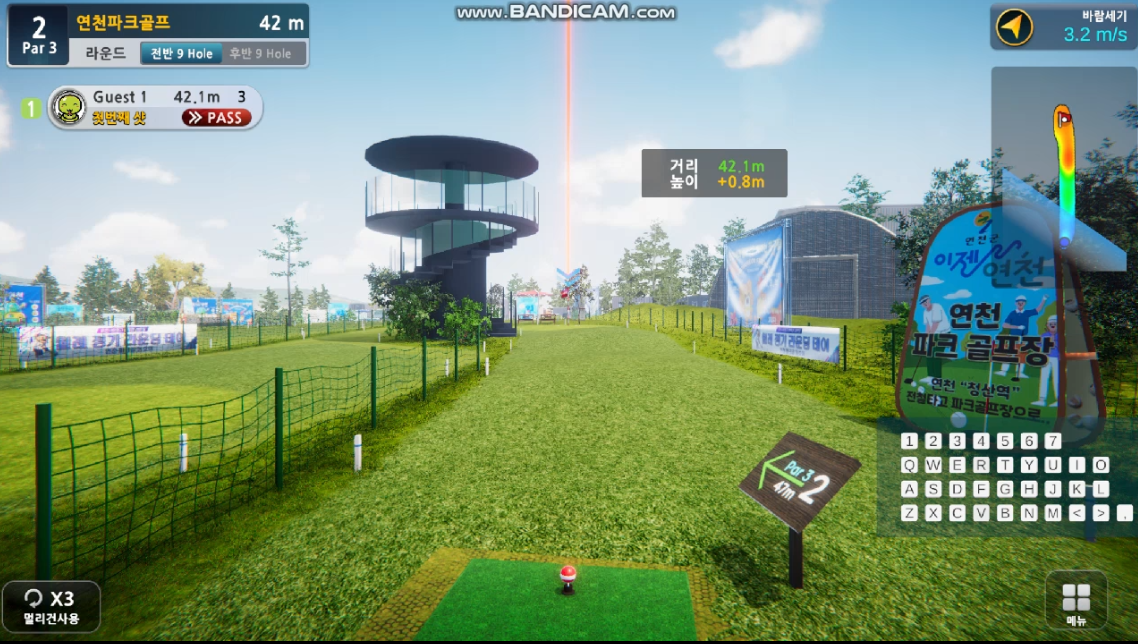Click the on-screen L key
Viewport: 1138px width, 644px height.
coord(1101,489)
